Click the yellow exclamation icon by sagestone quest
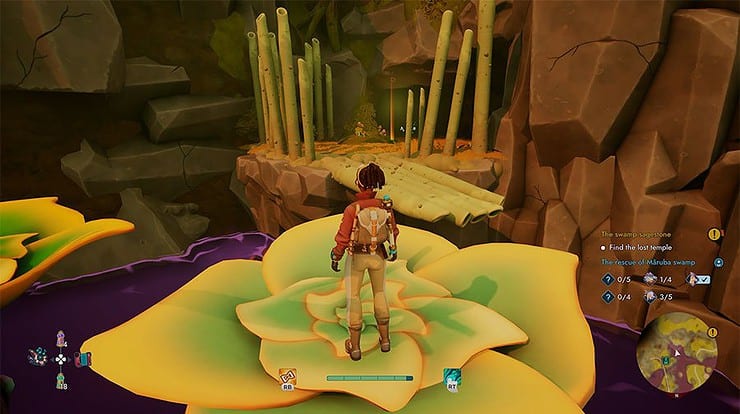Viewport: 740px width, 414px height. pyautogui.click(x=714, y=234)
